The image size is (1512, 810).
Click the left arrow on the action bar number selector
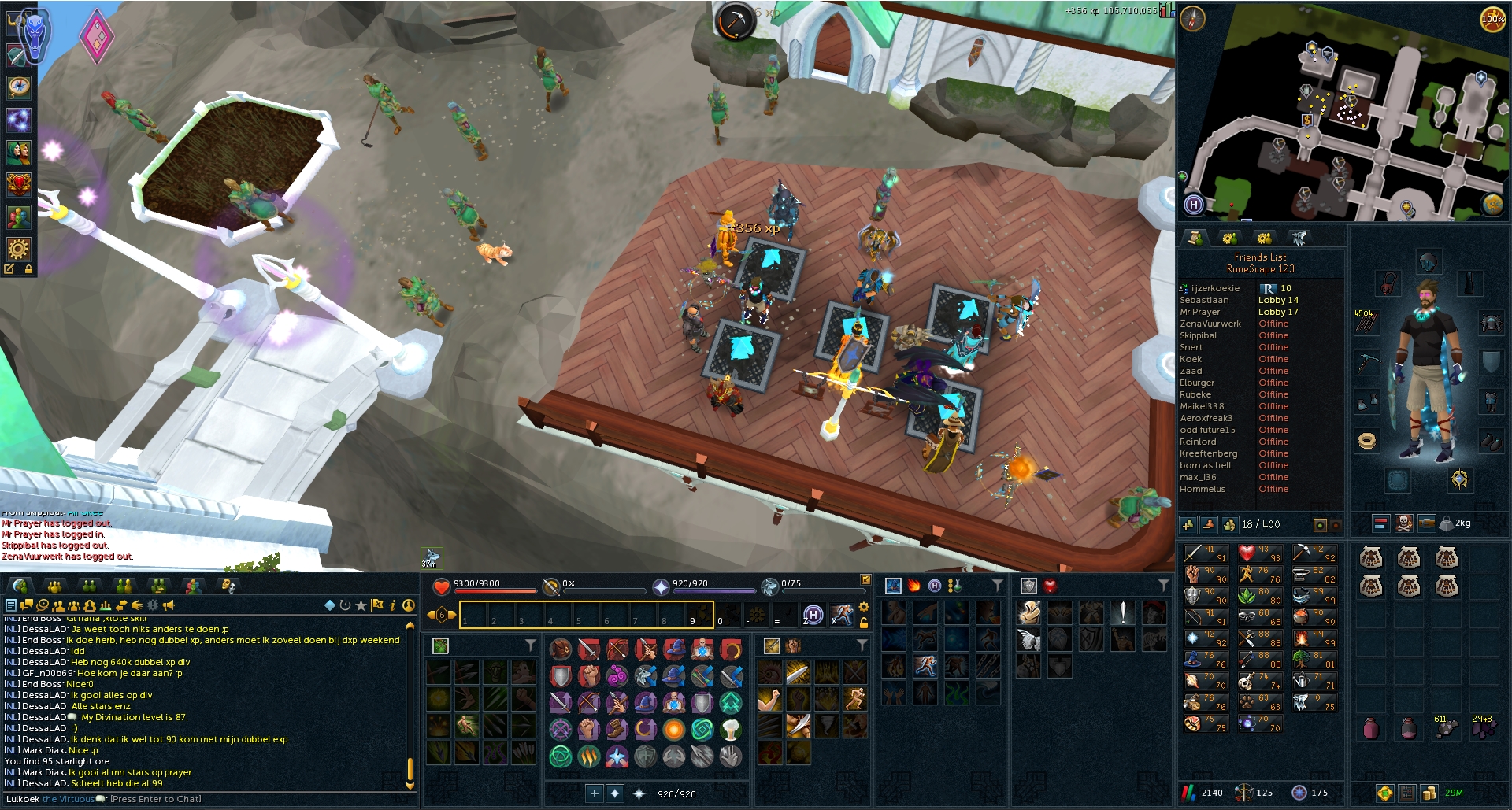(432, 613)
